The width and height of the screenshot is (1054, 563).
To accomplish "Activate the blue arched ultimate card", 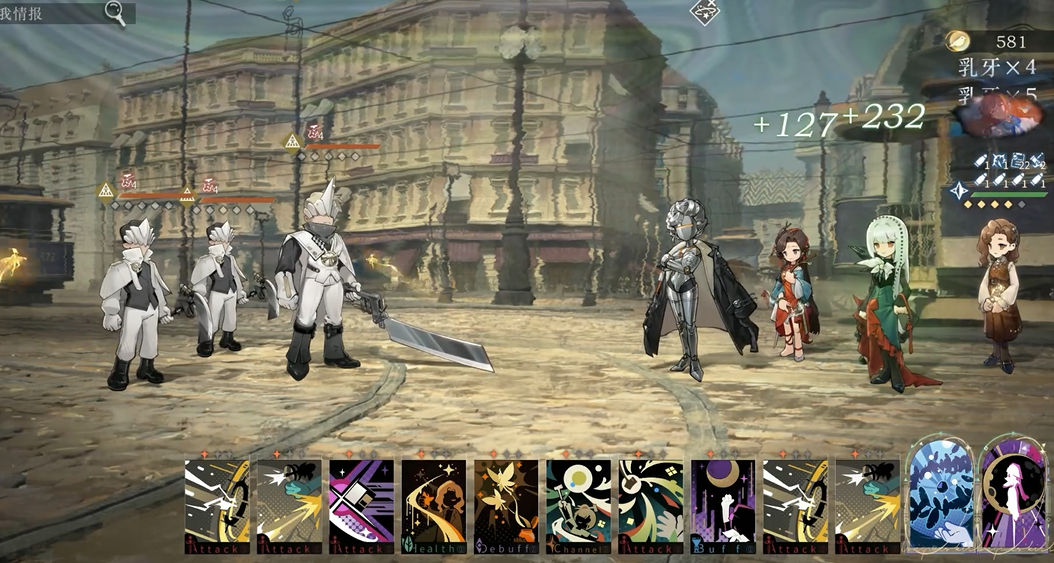I will [x=940, y=494].
